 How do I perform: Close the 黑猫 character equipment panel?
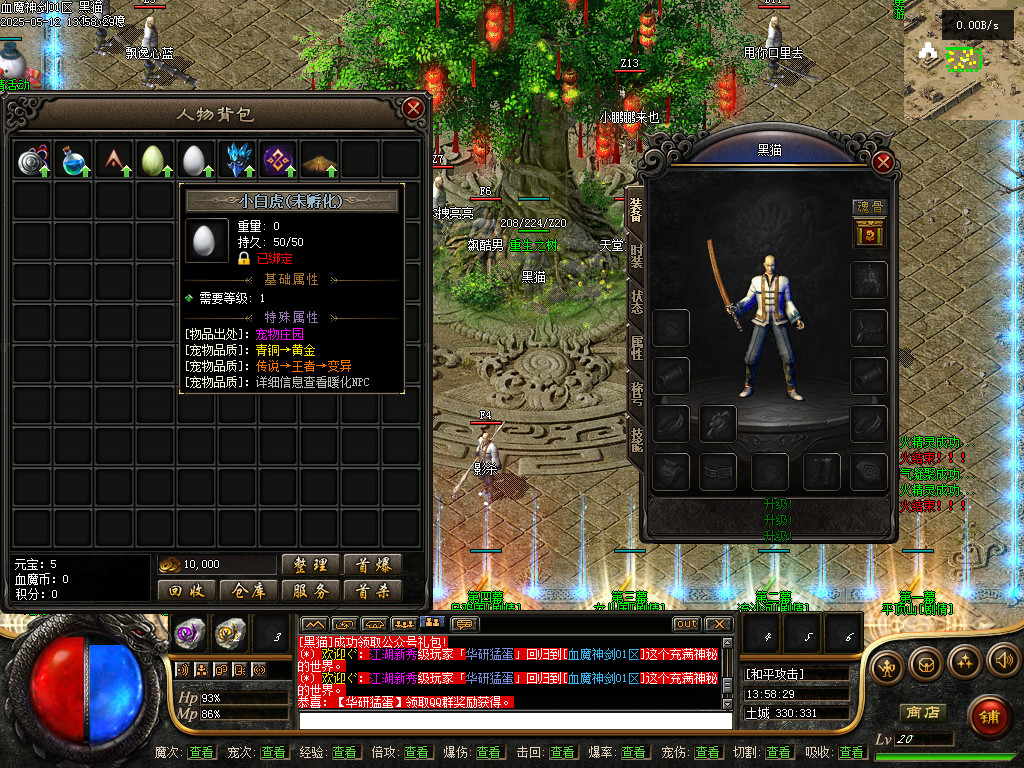(x=882, y=162)
